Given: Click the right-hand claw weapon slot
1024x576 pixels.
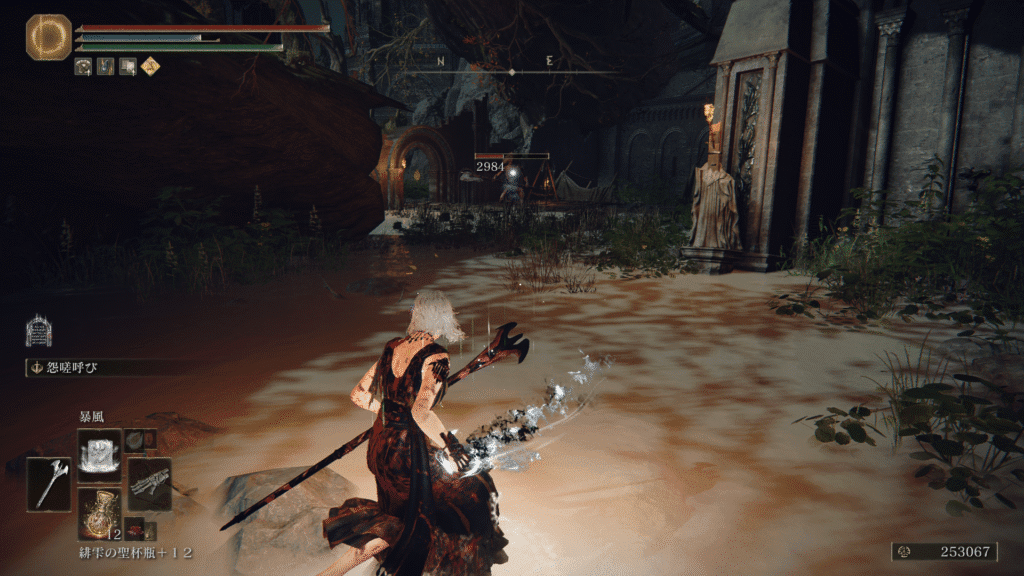Looking at the screenshot, I should [149, 484].
